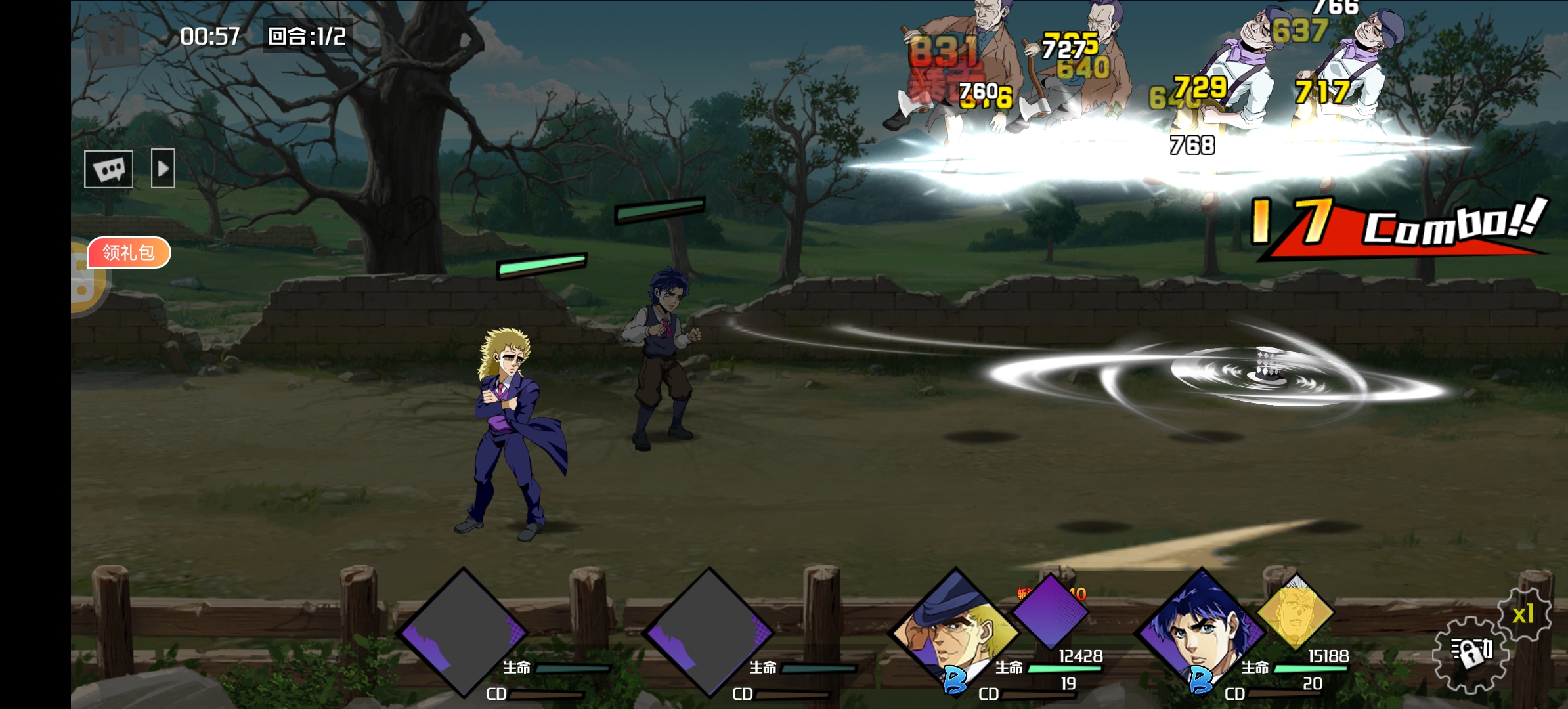
Task: Toggle the locked auto-battle gear
Action: 1470,653
